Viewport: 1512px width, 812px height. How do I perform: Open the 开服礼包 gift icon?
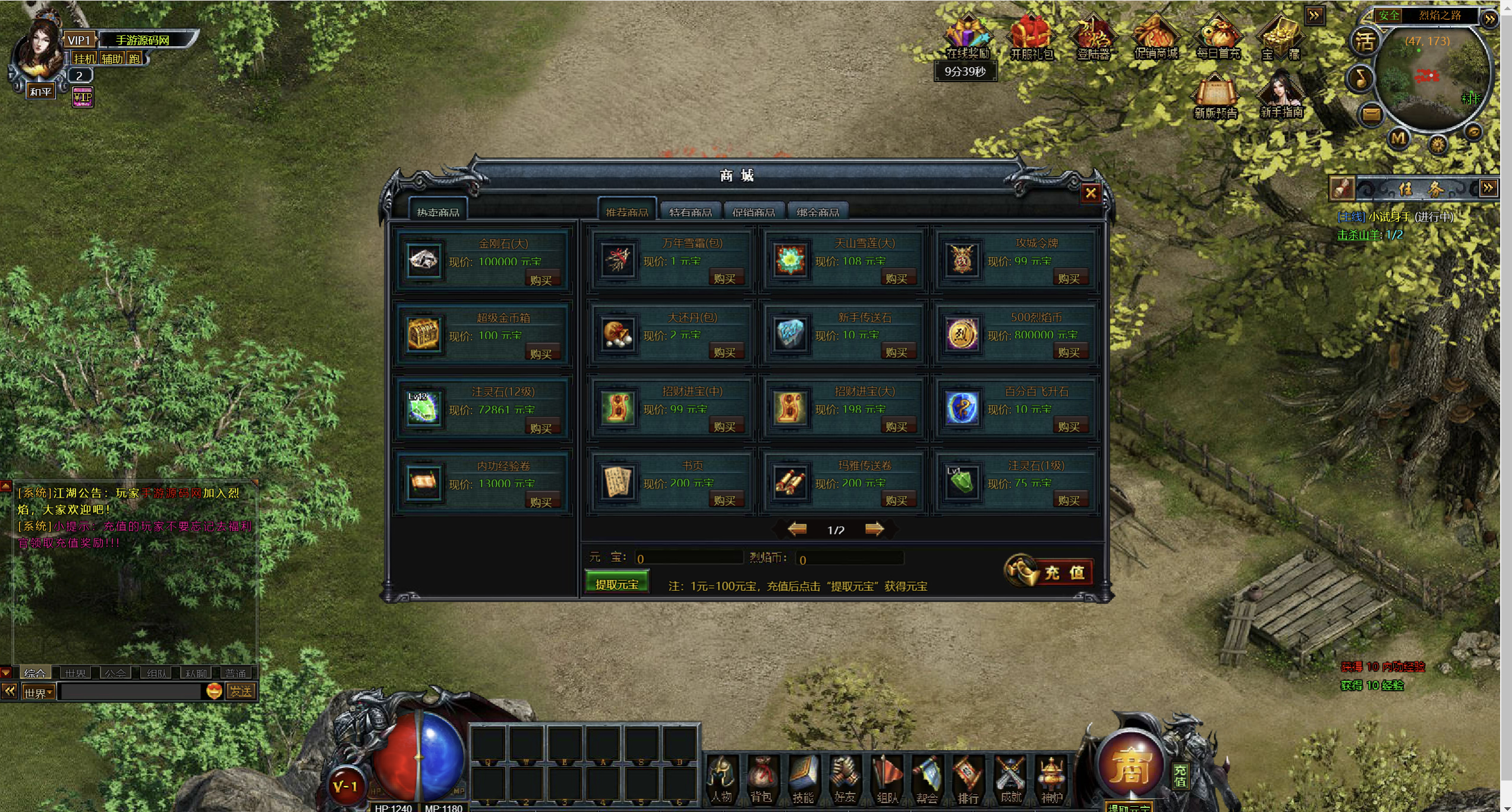tap(1032, 37)
